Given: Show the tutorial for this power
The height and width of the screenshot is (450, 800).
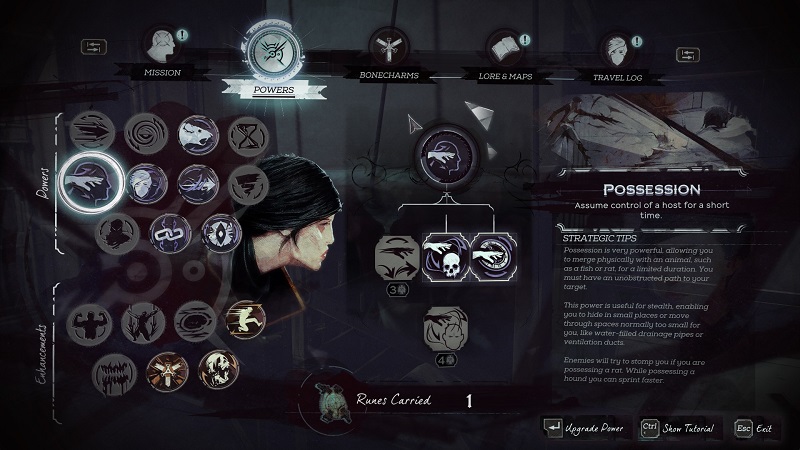Looking at the screenshot, I should click(x=678, y=428).
